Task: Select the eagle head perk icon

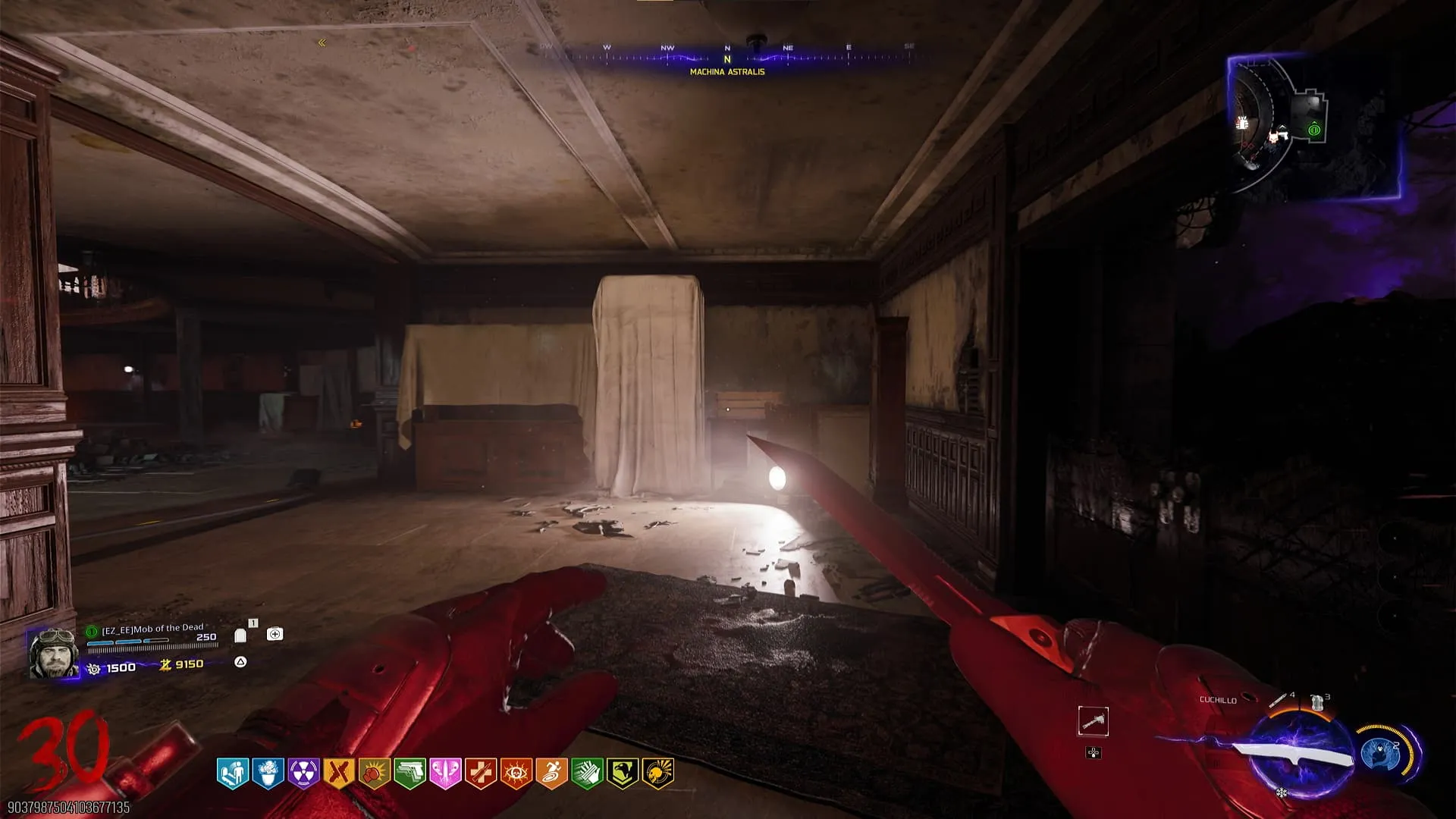Action: coord(623,773)
